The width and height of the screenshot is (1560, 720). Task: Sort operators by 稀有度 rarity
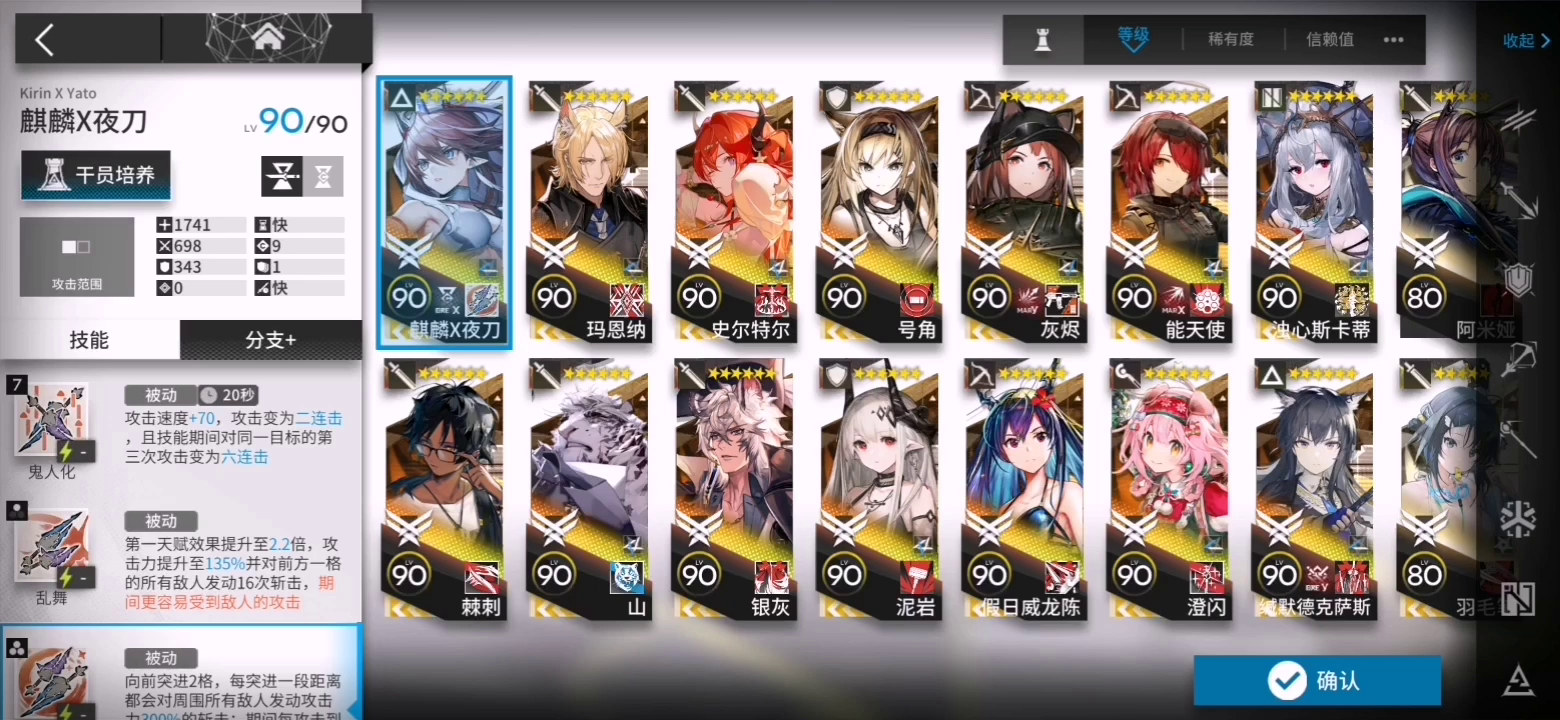[1231, 39]
